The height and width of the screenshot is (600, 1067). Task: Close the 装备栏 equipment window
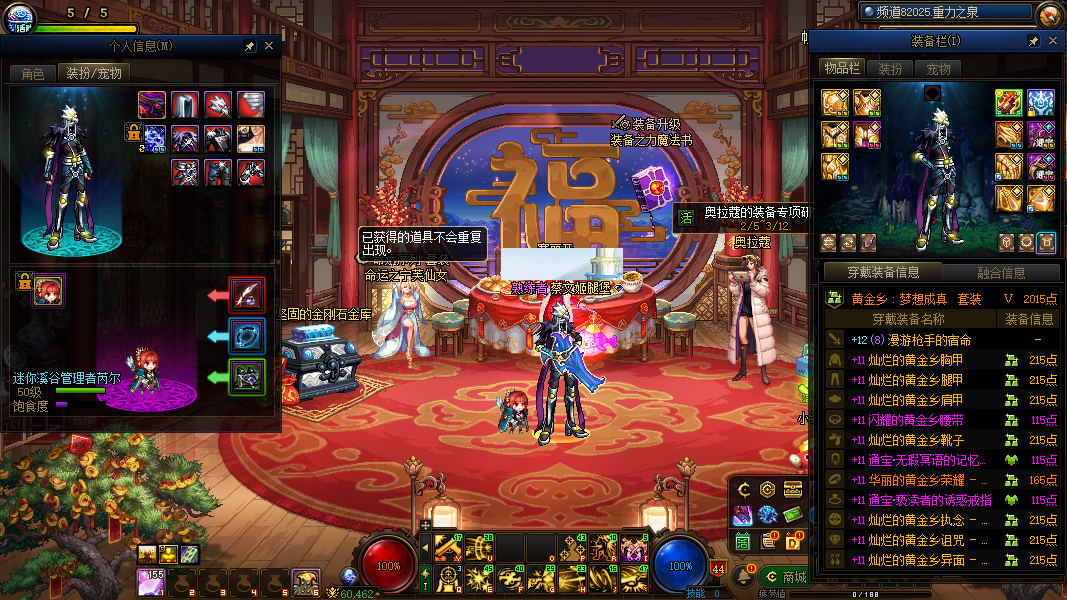click(x=1052, y=41)
